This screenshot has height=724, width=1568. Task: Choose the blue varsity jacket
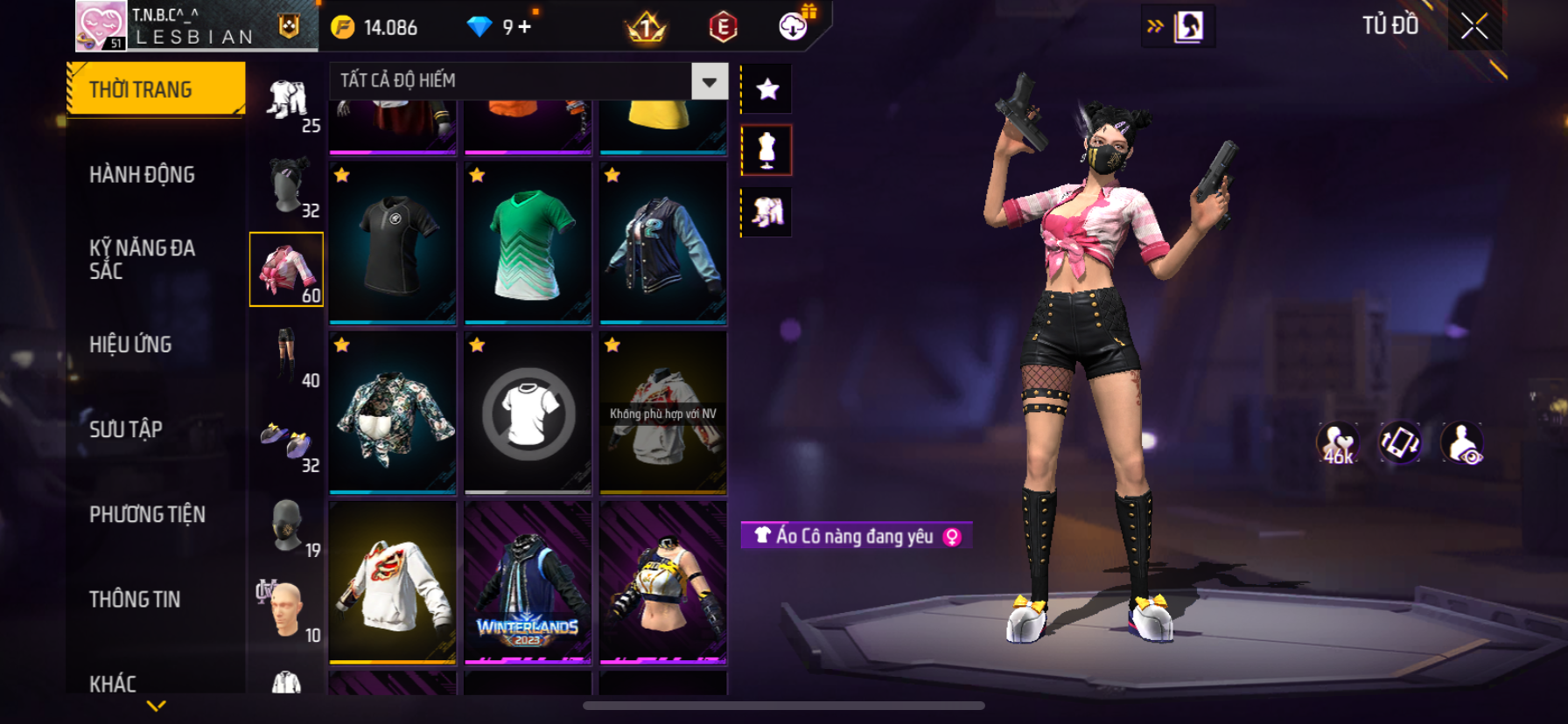(663, 242)
